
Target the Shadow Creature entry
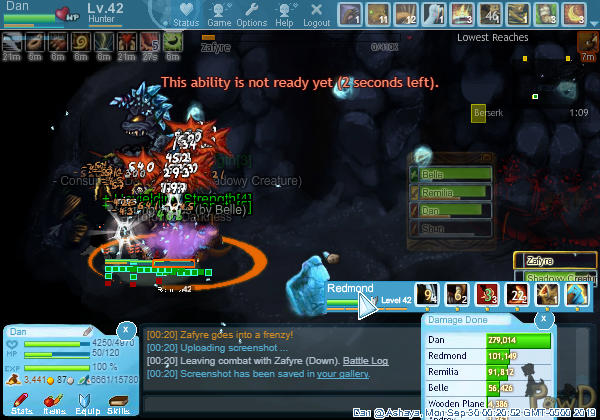pyautogui.click(x=555, y=278)
